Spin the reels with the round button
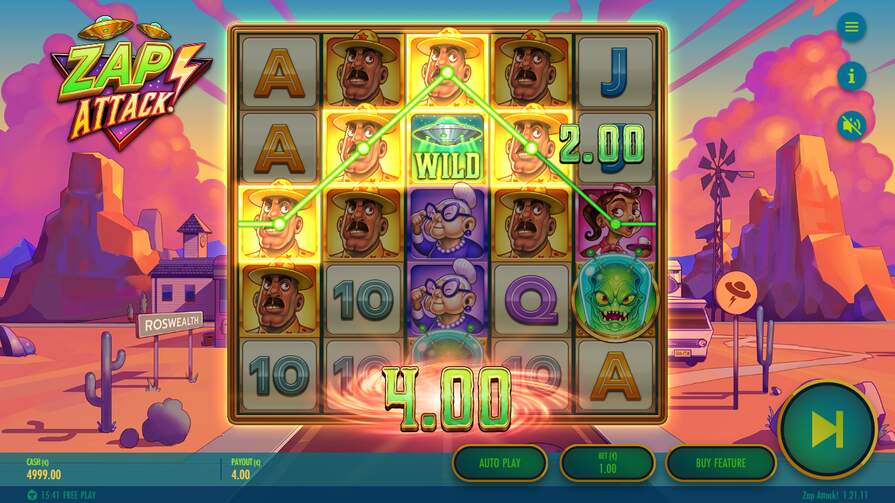 (x=827, y=430)
